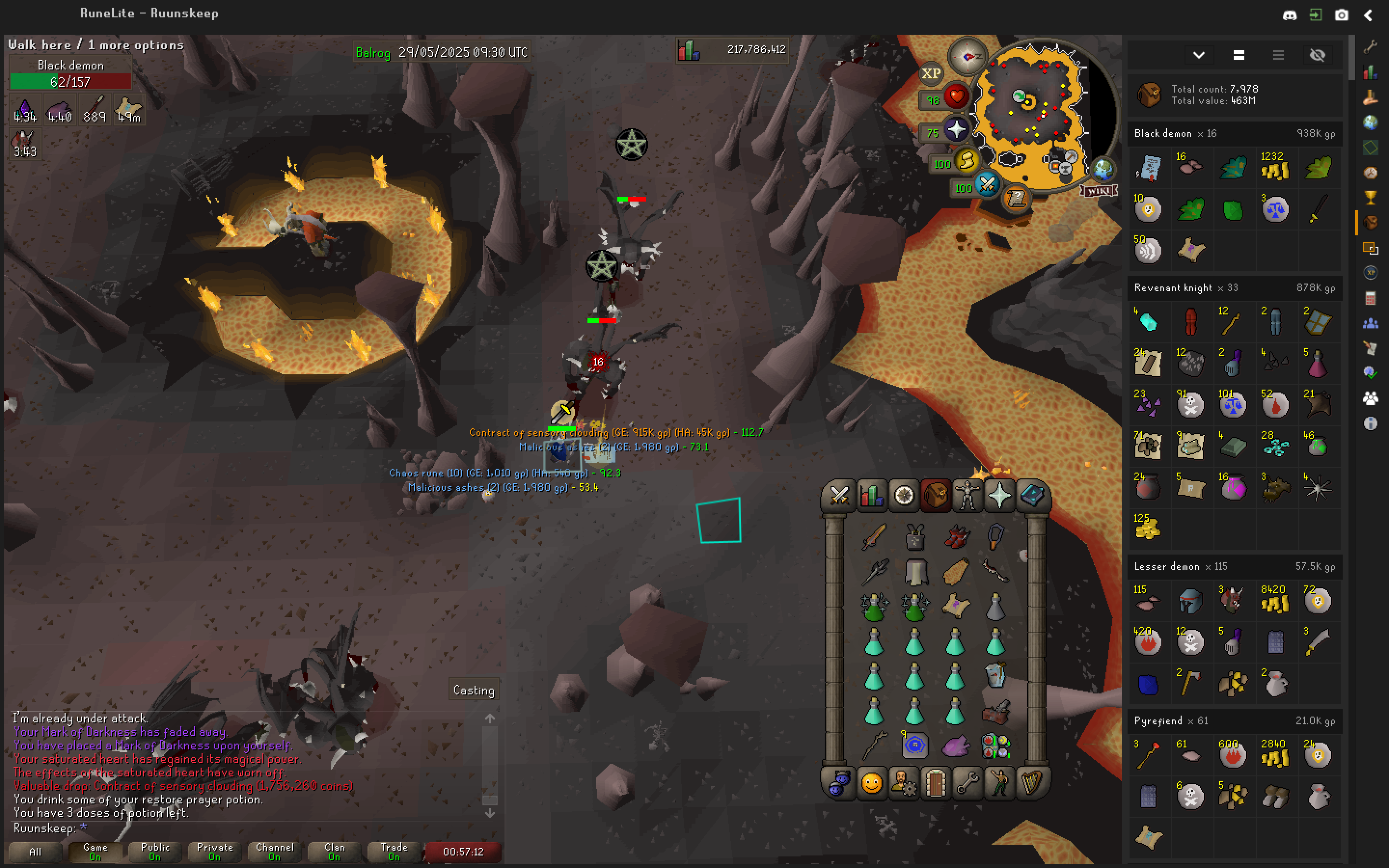This screenshot has height=868, width=1389.
Task: Open the Prayer tab
Action: (999, 495)
